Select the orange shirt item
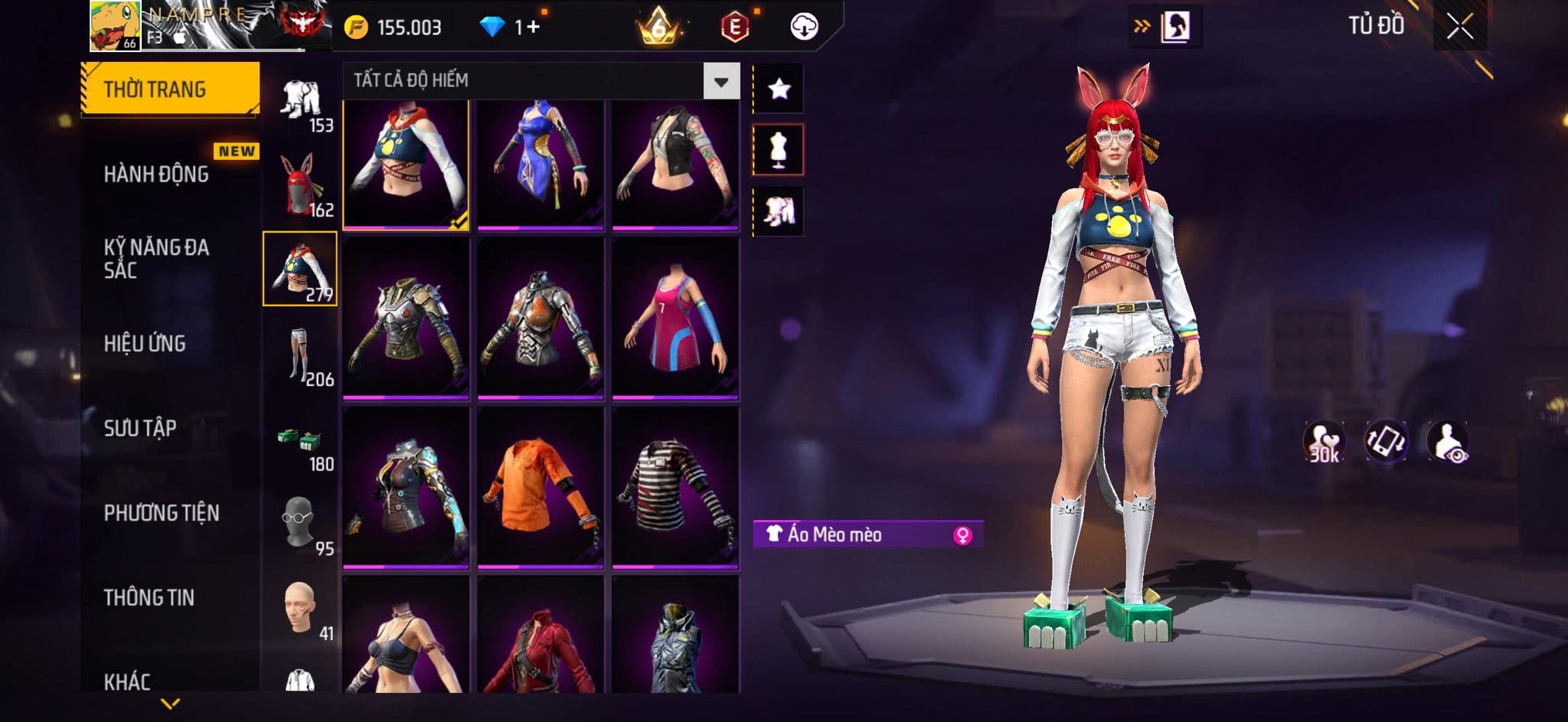1568x722 pixels. (x=541, y=488)
